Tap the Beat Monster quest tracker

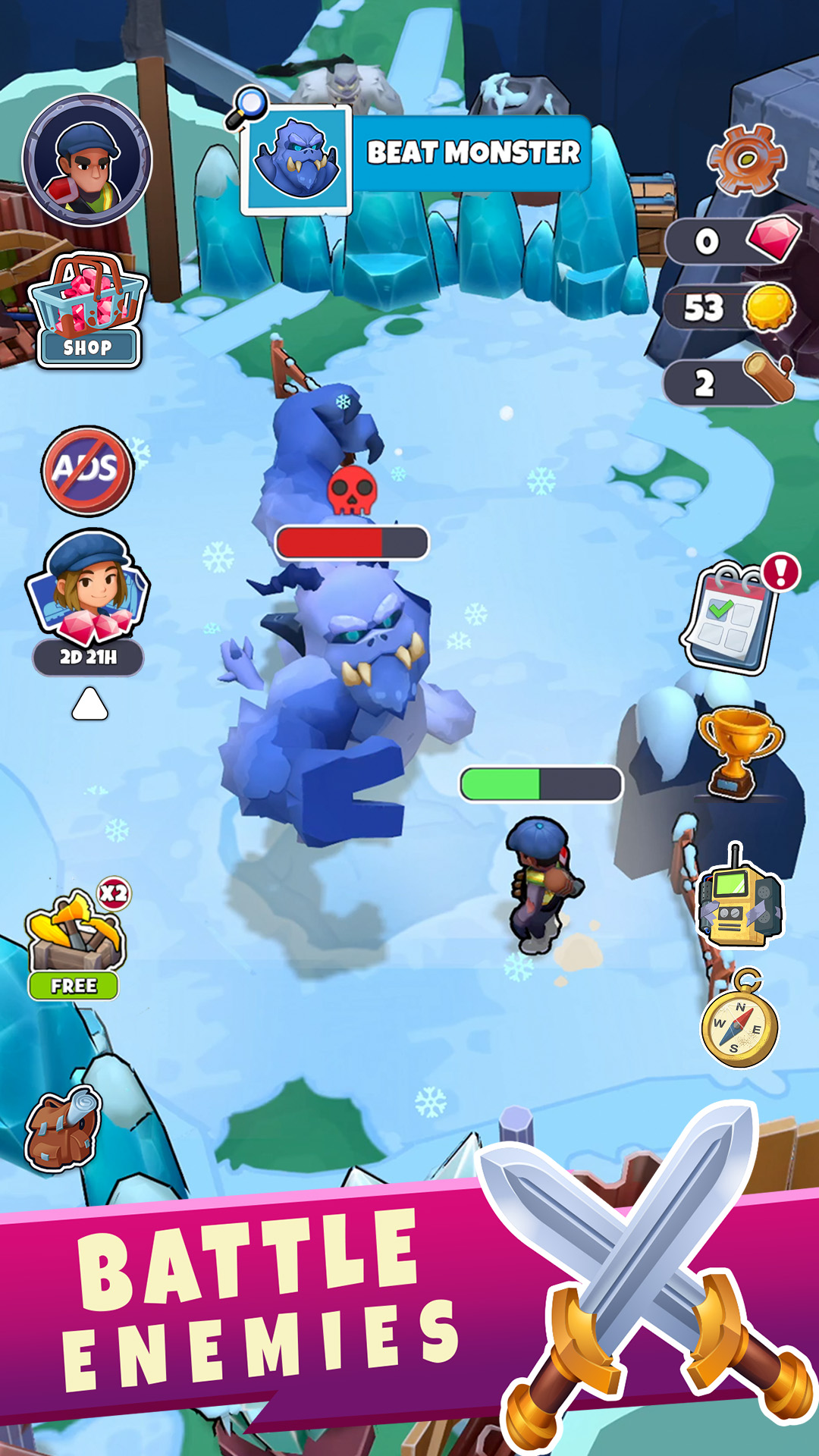tap(416, 155)
